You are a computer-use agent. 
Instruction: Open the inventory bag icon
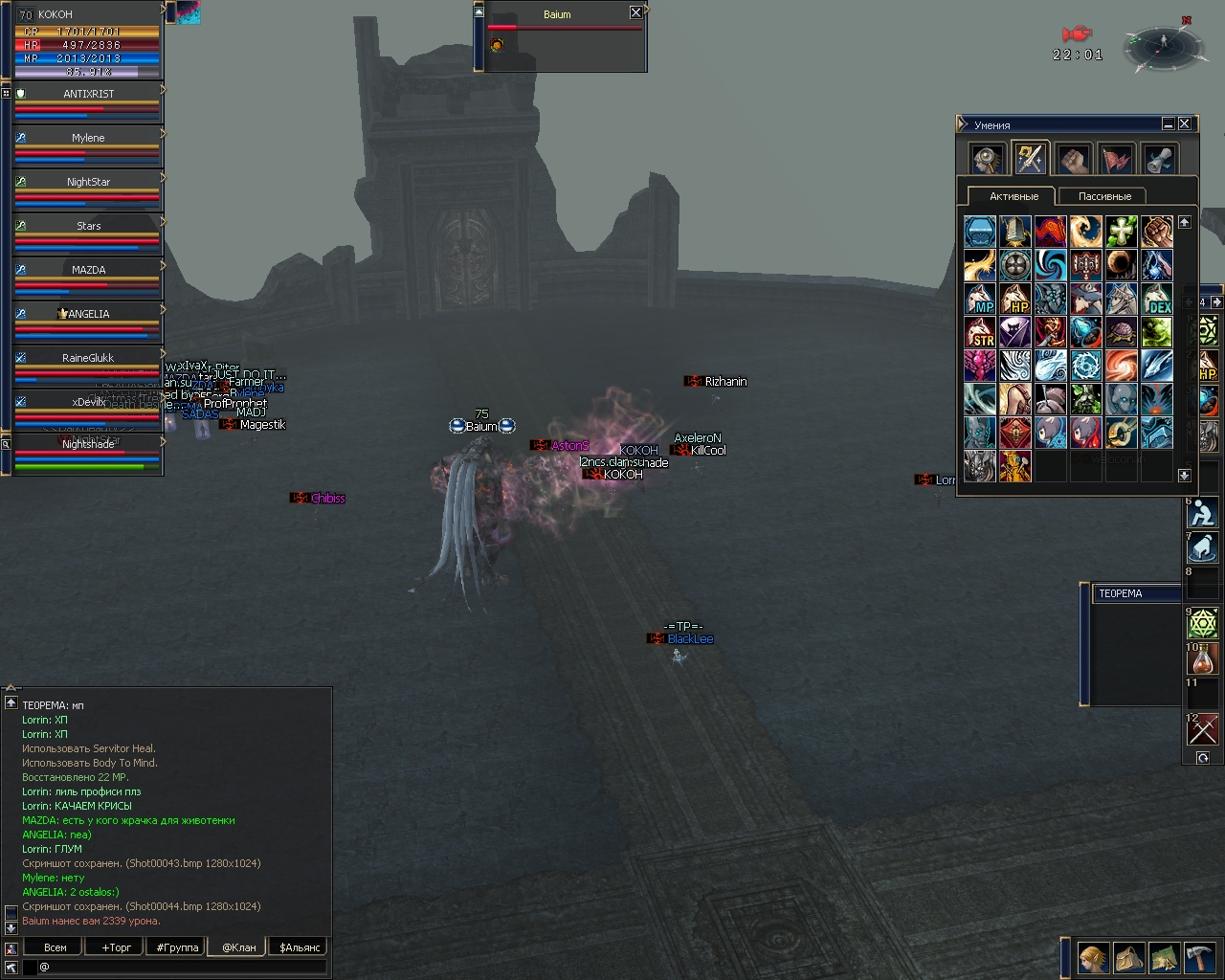click(1128, 957)
